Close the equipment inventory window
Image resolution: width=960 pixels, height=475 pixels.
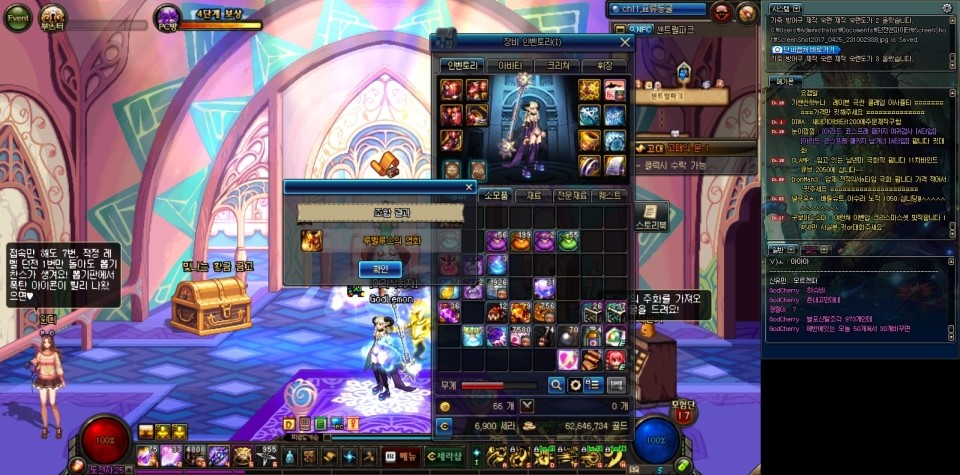click(x=625, y=42)
